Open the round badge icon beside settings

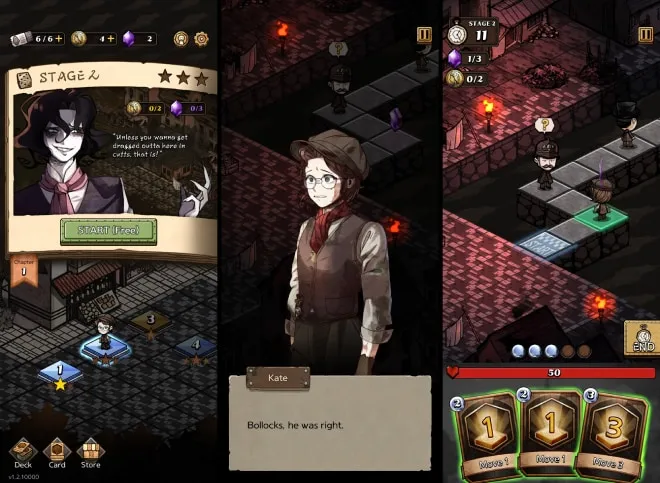pos(181,39)
